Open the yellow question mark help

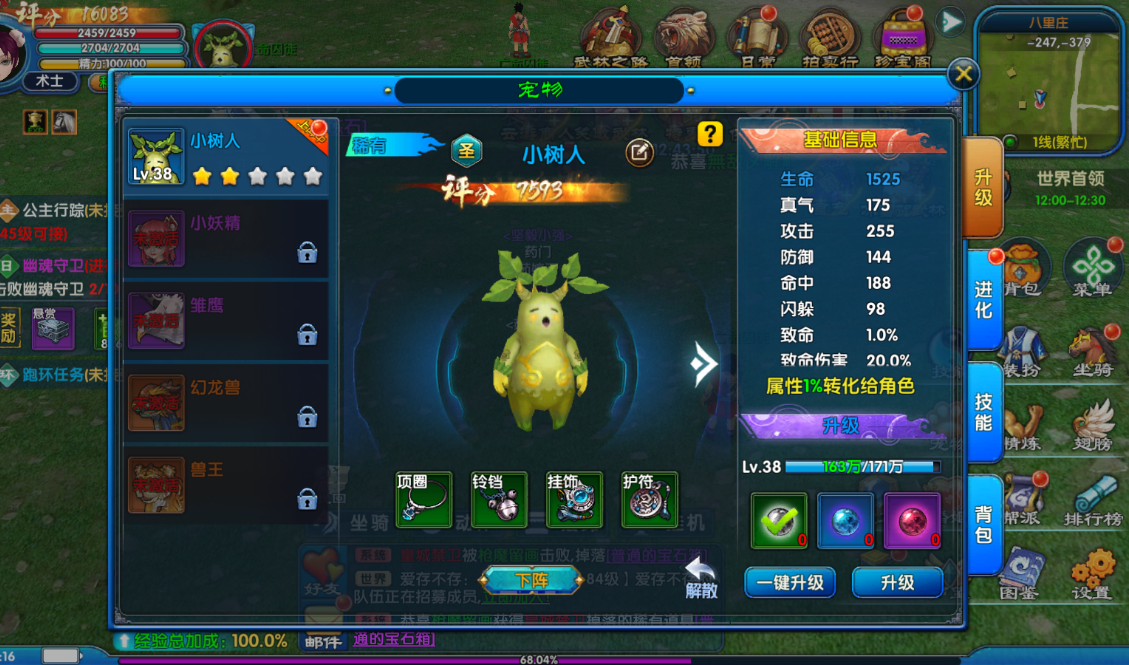[709, 134]
